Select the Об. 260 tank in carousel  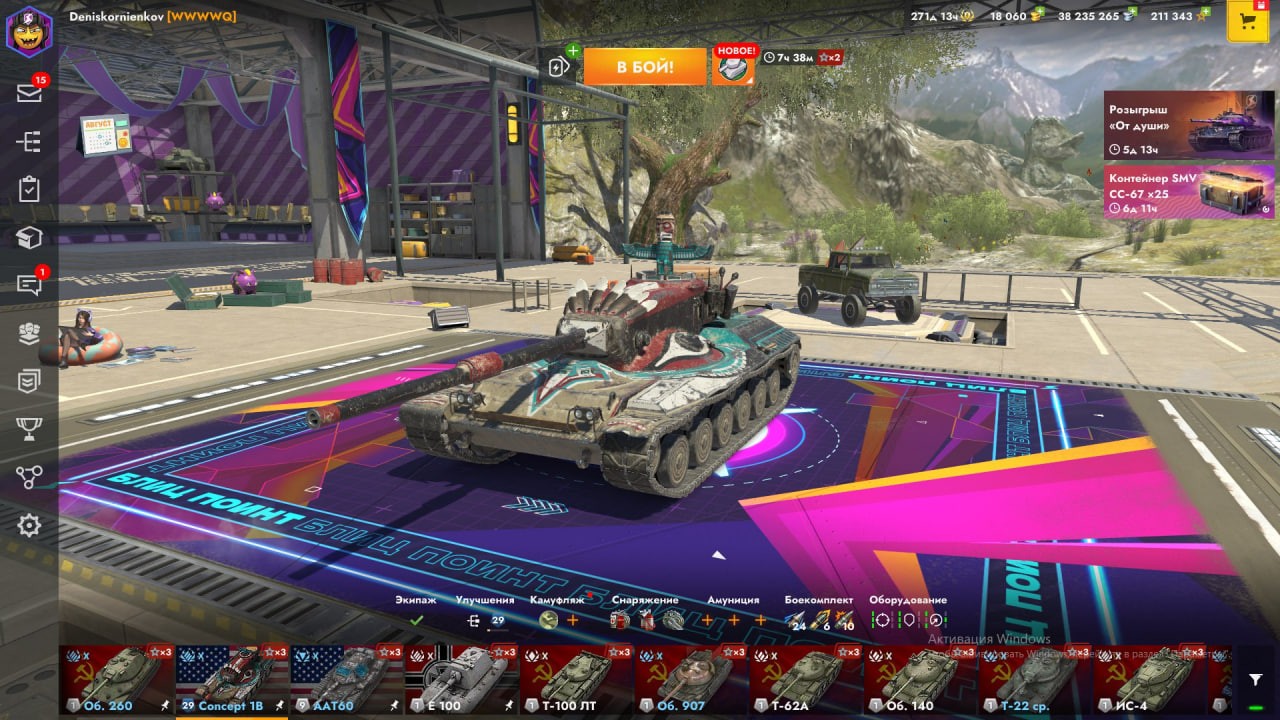point(117,679)
